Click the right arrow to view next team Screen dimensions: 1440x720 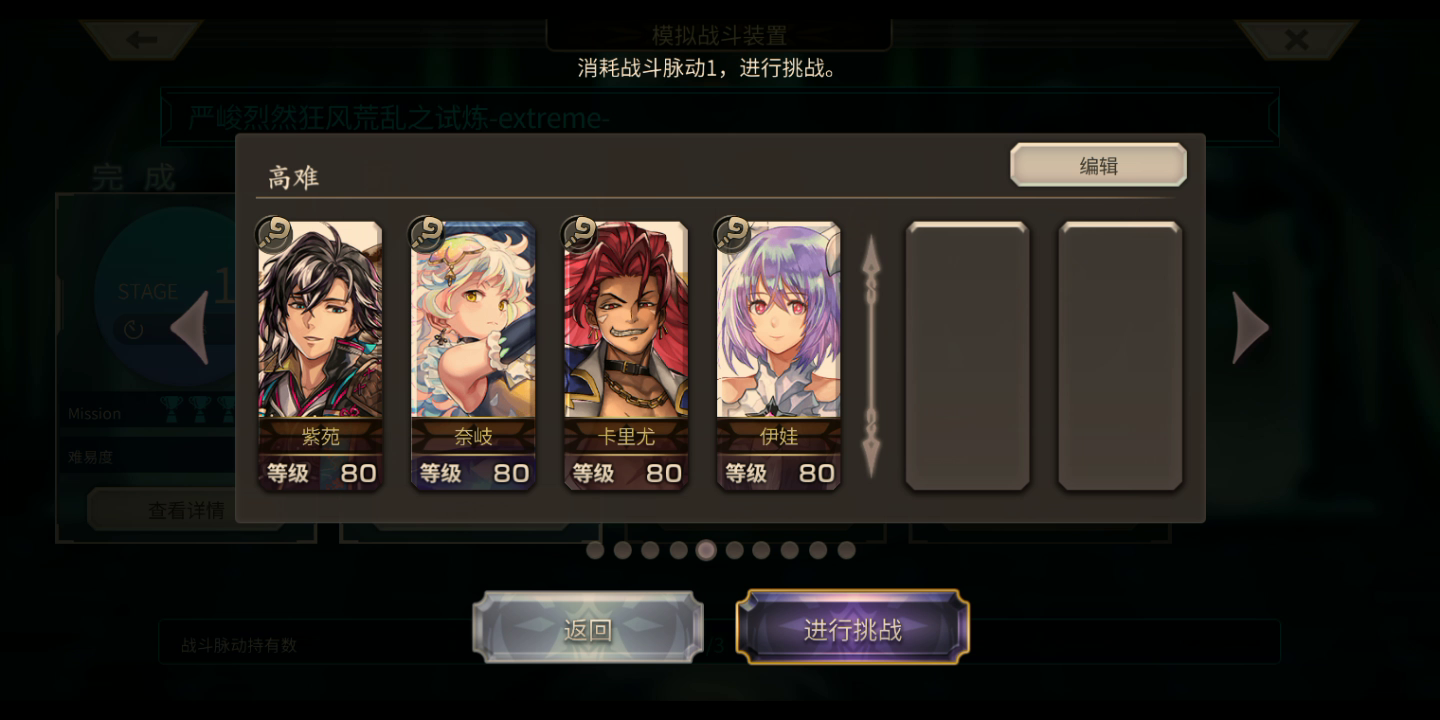1251,328
